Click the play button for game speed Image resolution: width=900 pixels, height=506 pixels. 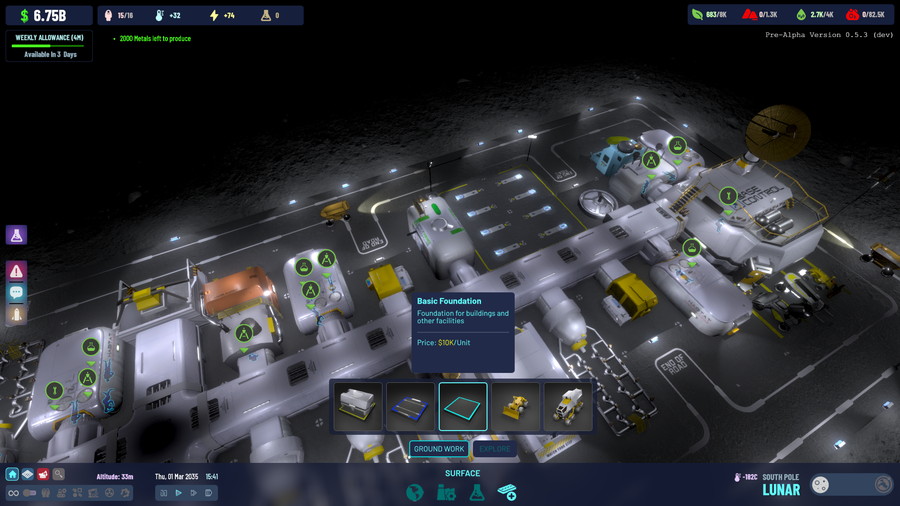pyautogui.click(x=179, y=493)
